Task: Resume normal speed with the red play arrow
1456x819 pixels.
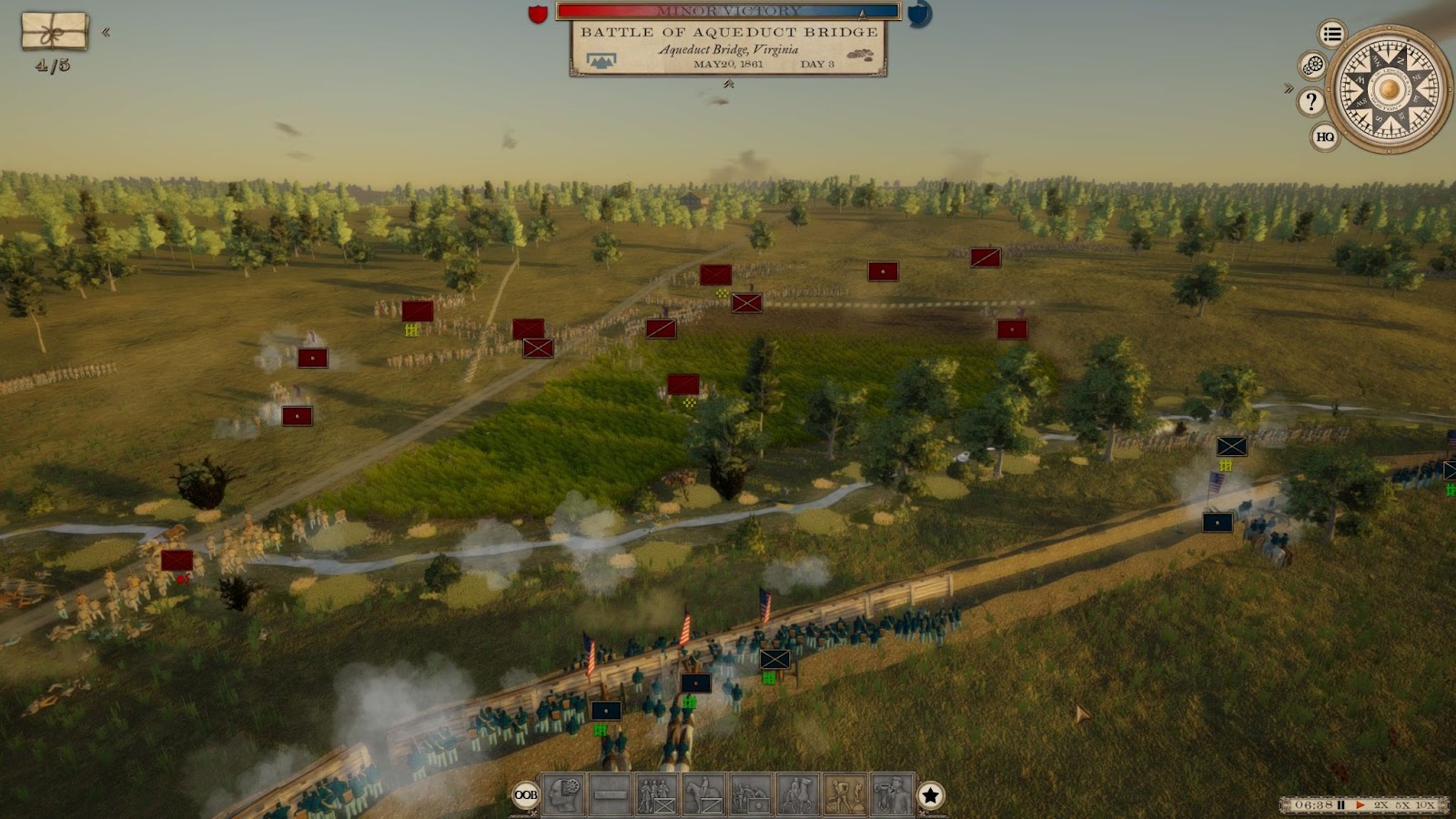Action: [x=1360, y=805]
